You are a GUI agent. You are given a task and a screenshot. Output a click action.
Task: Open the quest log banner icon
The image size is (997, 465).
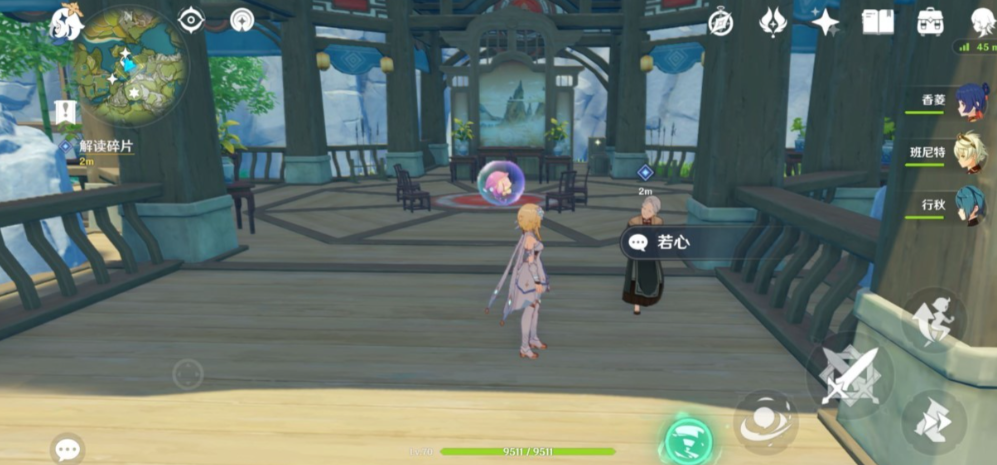coord(67,112)
